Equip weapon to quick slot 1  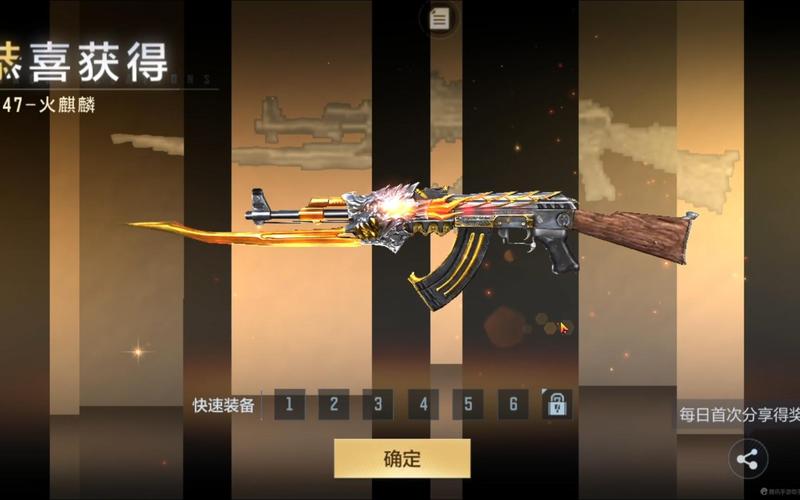[x=289, y=405]
